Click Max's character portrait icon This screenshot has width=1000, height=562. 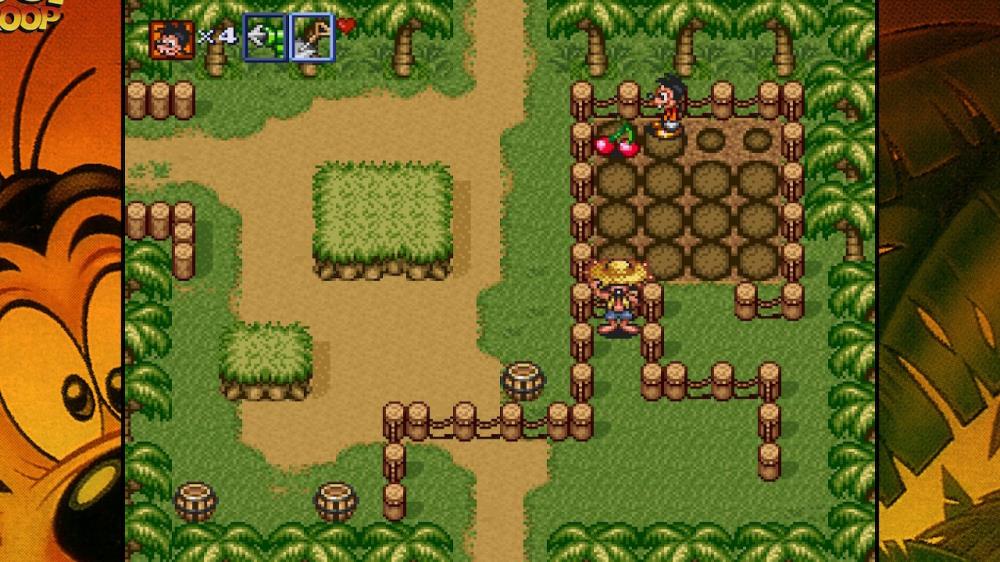pos(171,39)
